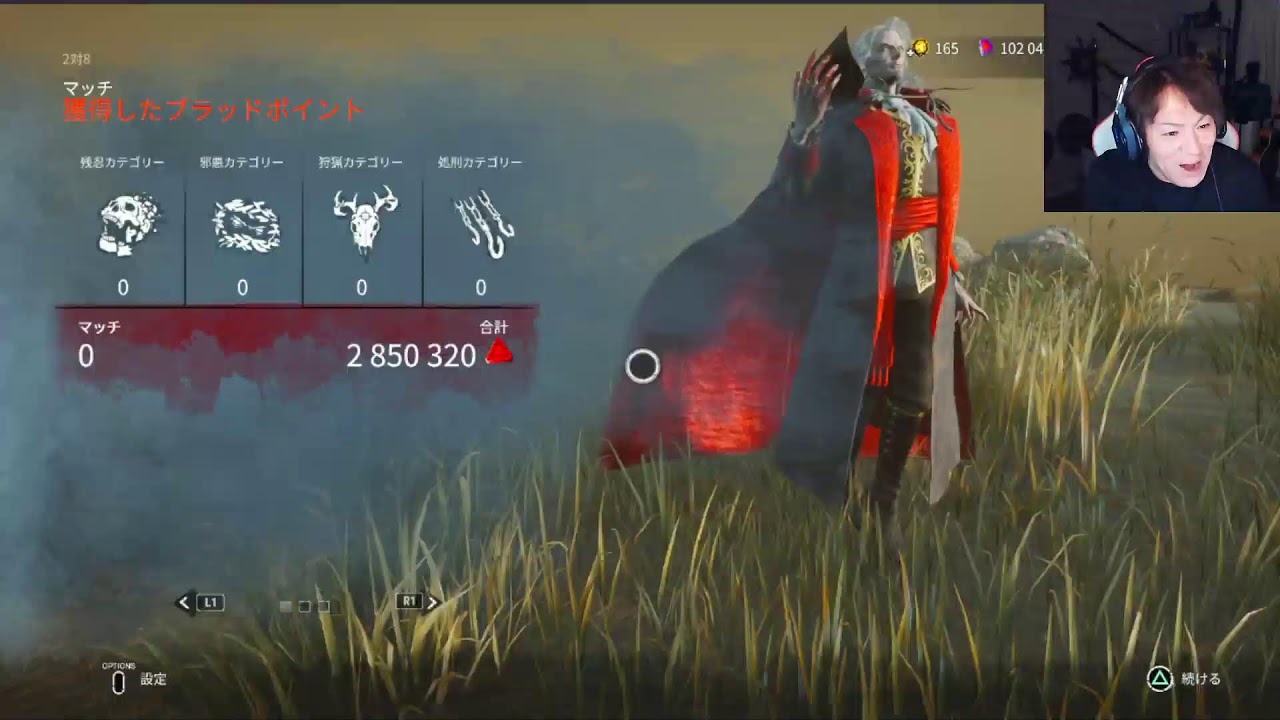Screen dimensions: 1280x720
Task: Select the 邪悪カテゴリー wreath tile
Action: click(243, 226)
